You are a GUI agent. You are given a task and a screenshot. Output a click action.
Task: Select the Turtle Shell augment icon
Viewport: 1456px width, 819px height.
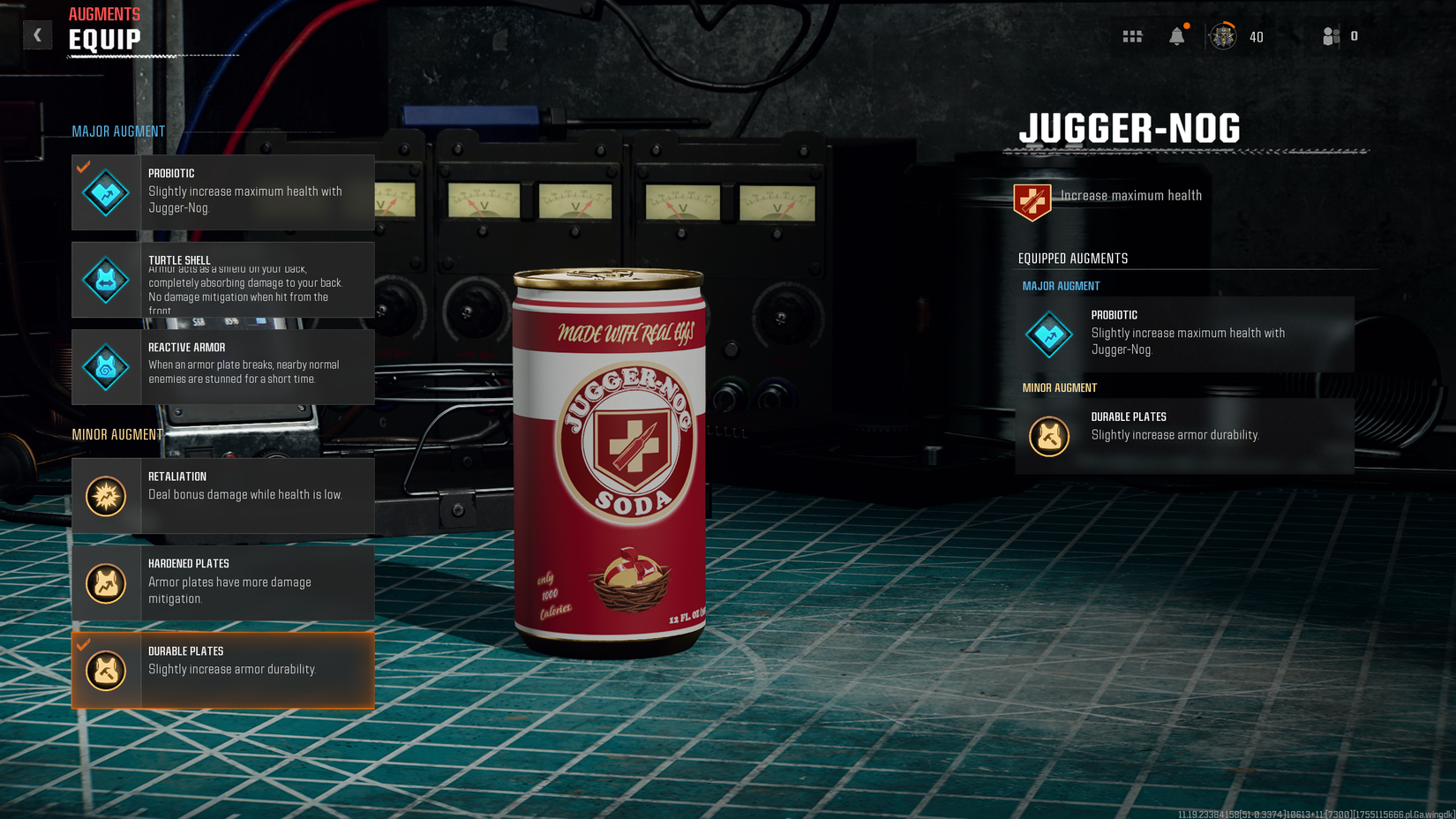point(105,280)
